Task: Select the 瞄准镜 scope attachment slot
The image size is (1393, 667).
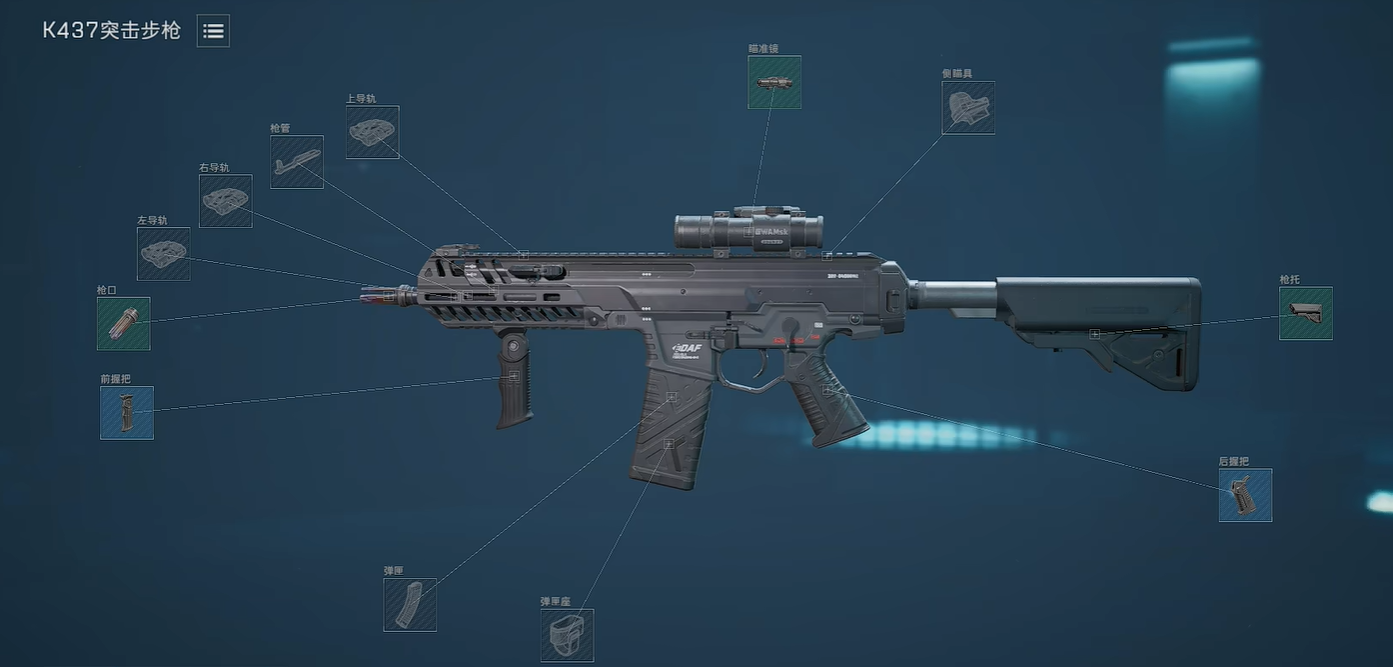Action: (774, 82)
